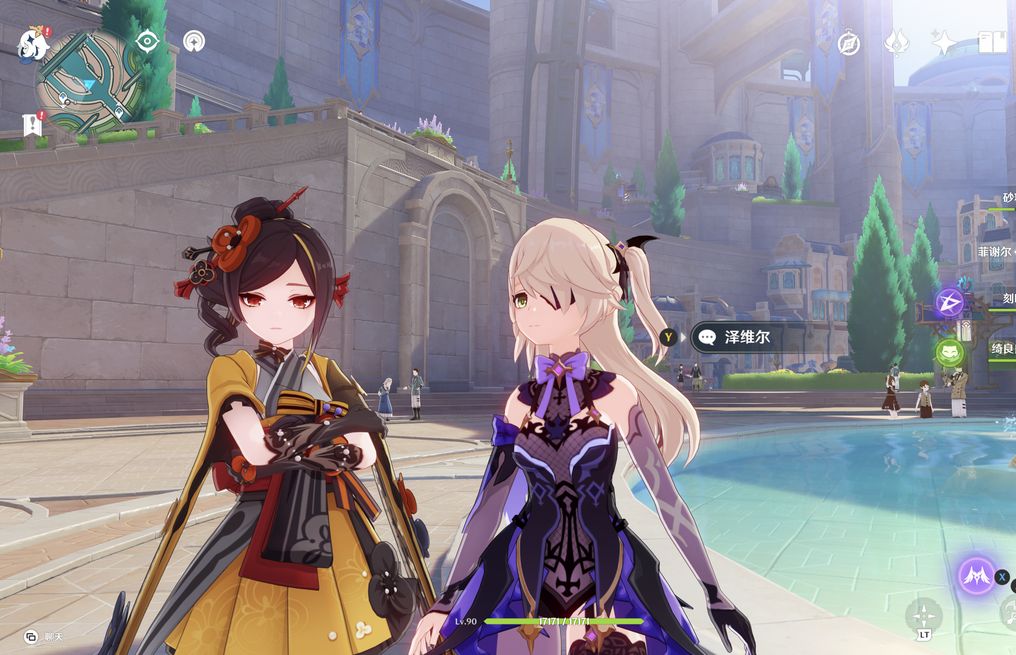The width and height of the screenshot is (1016, 655).
Task: Switch to party member 刻晴
Action: pyautogui.click(x=1006, y=299)
